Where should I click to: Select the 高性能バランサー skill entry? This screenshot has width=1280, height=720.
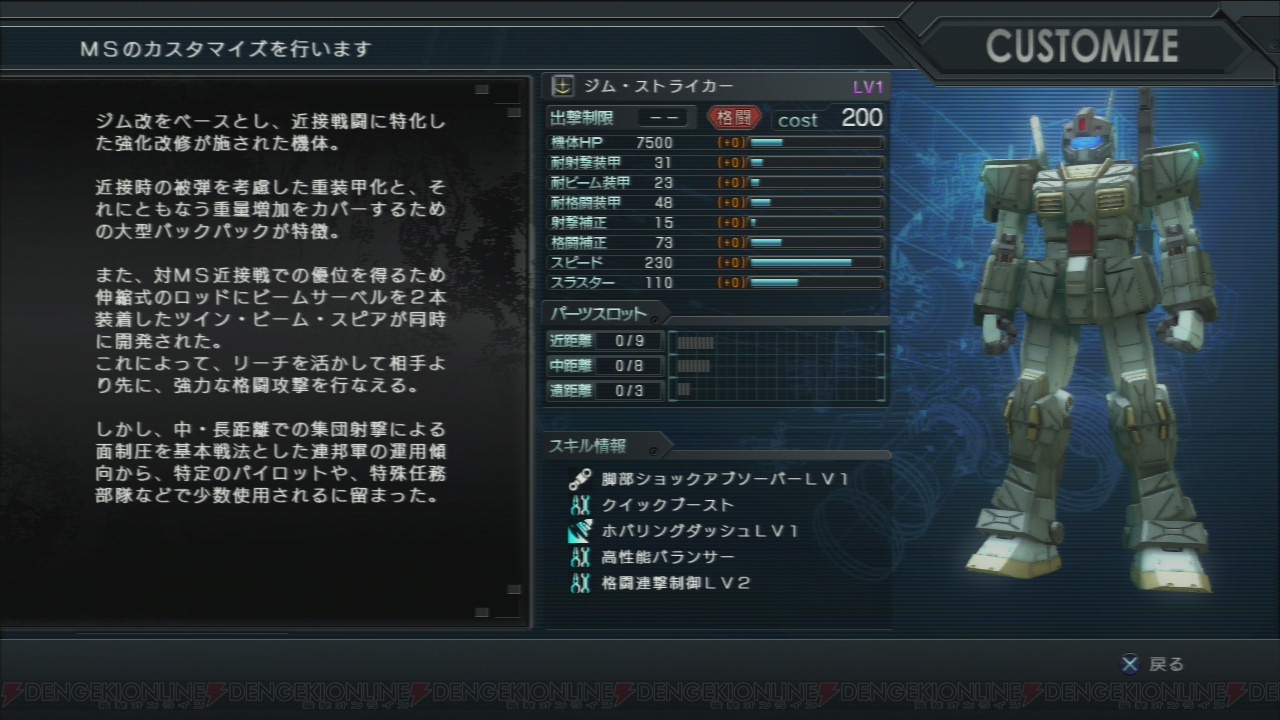[667, 557]
